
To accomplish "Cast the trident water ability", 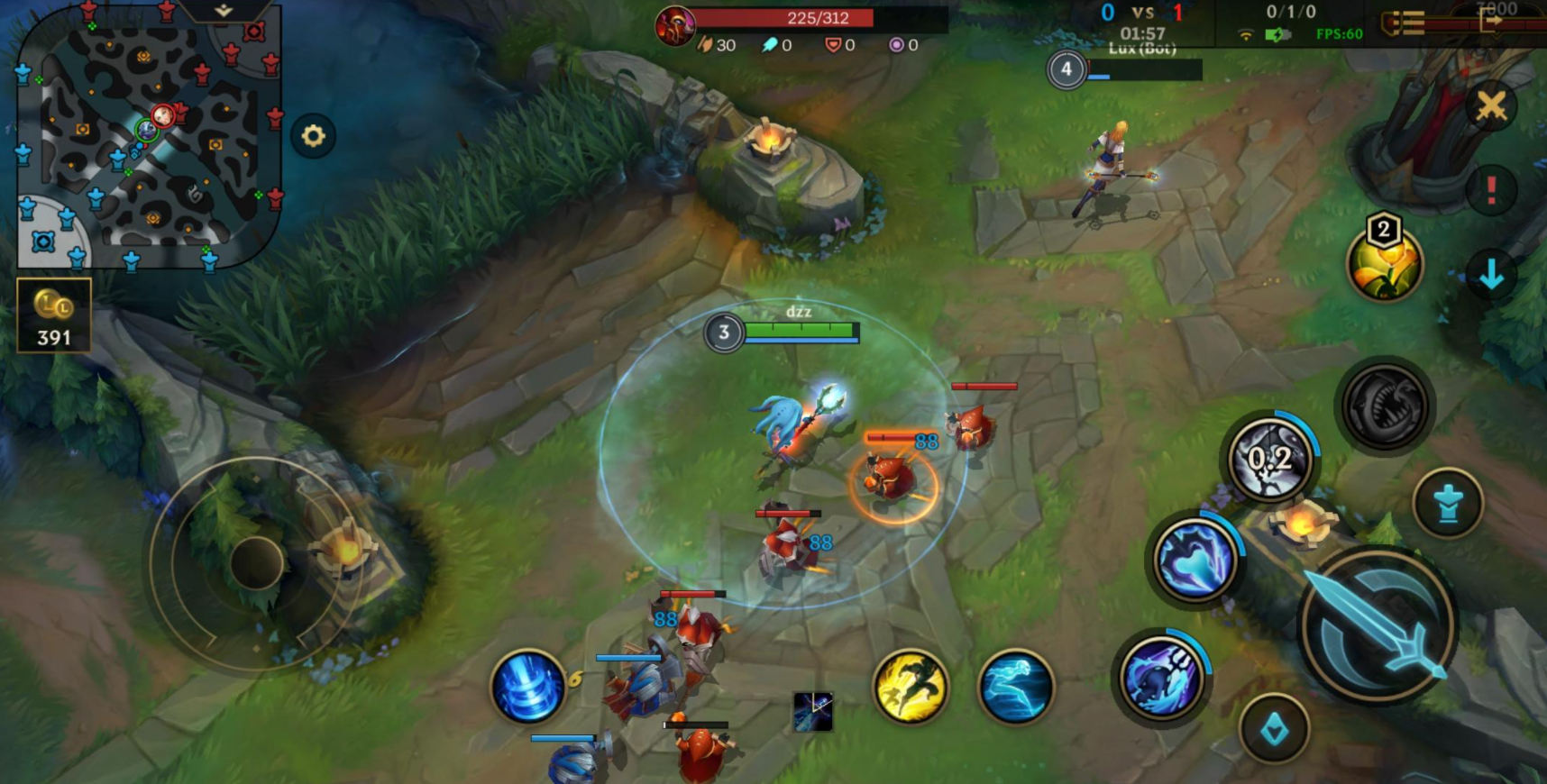I will coord(1161,676).
